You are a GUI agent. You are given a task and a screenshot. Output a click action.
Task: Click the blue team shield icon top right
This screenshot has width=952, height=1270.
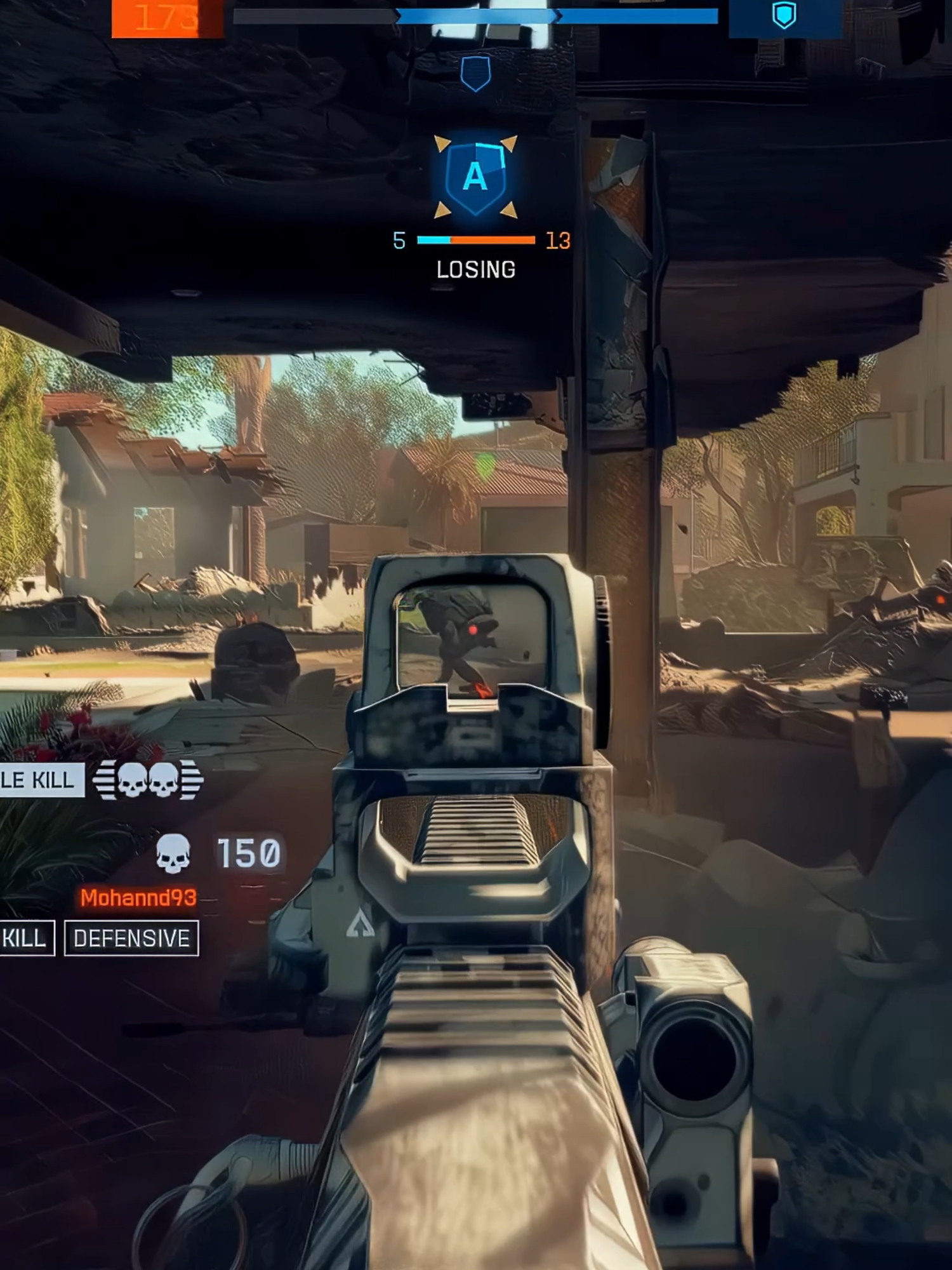tap(784, 17)
